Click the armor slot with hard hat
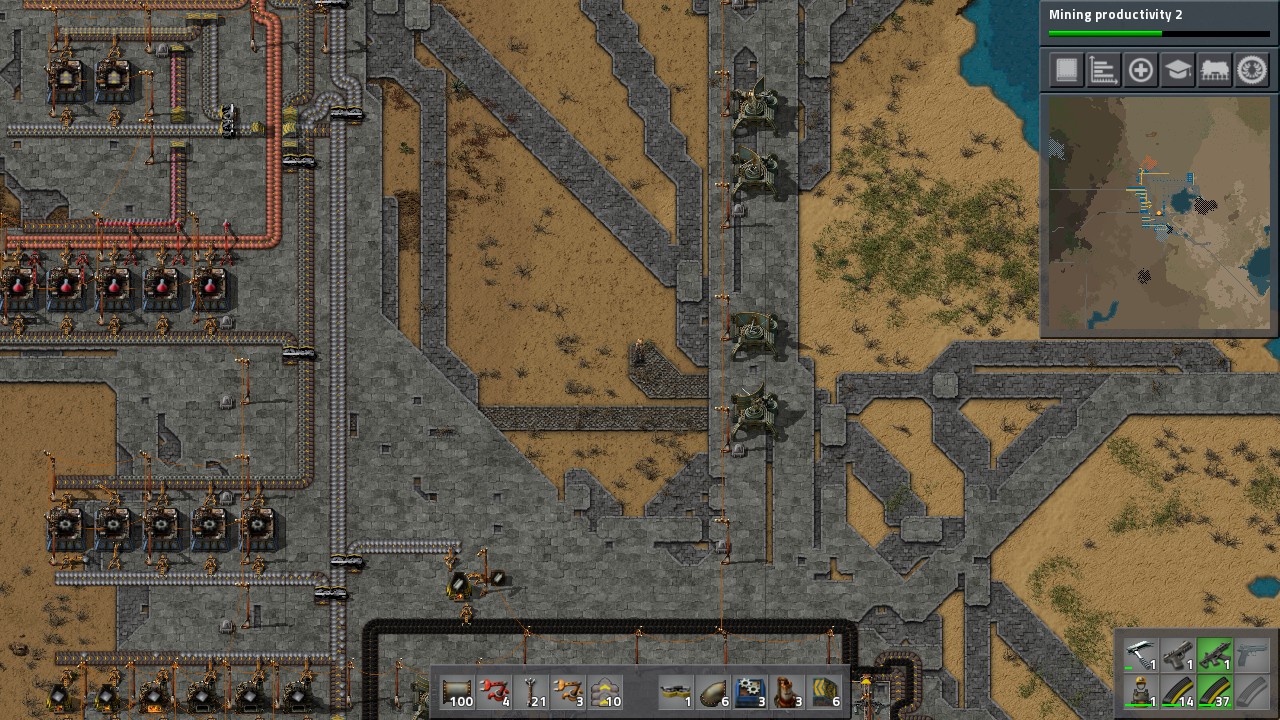The width and height of the screenshot is (1280, 720). pyautogui.click(x=1141, y=691)
